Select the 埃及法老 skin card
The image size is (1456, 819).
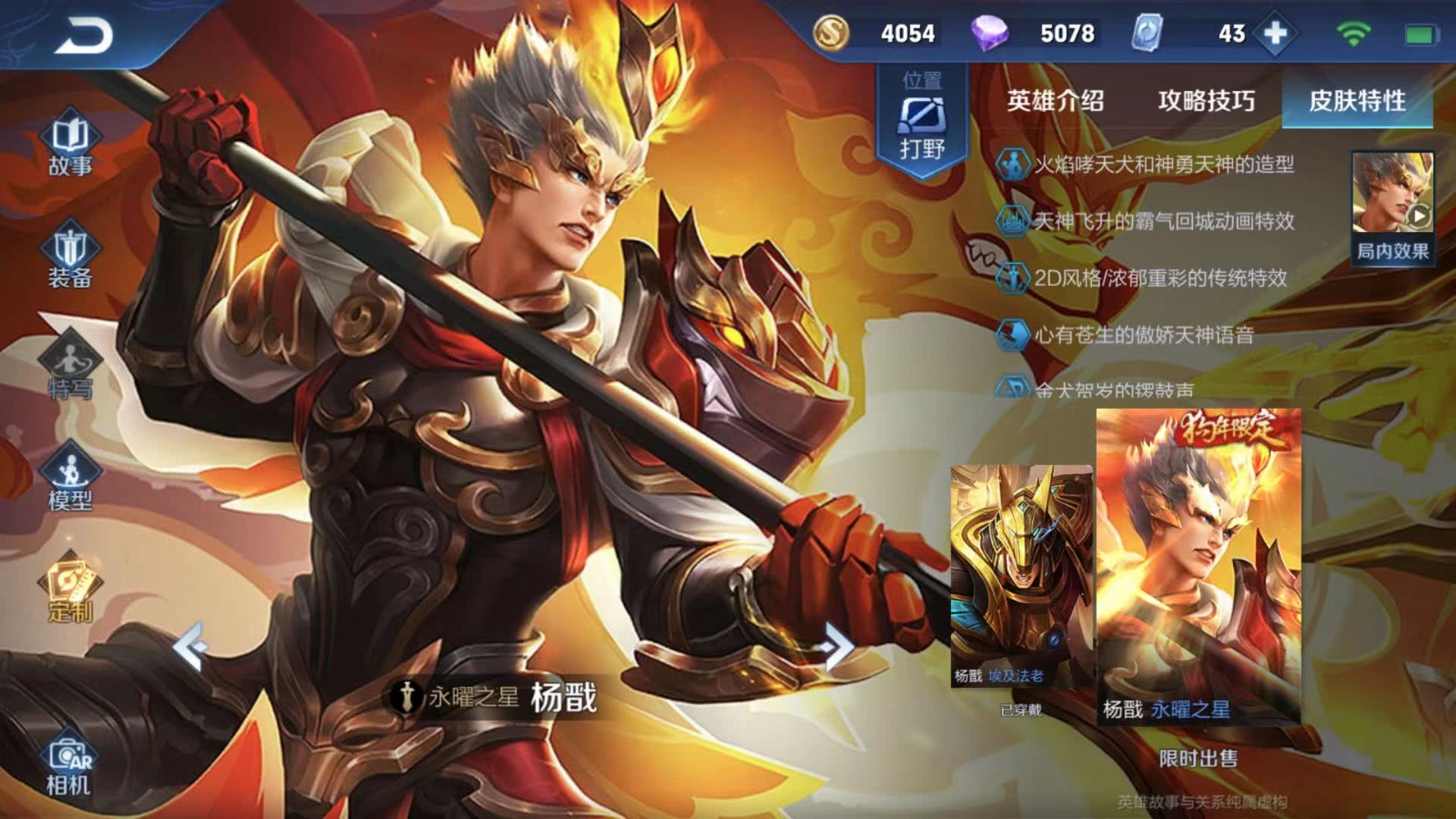[1021, 576]
